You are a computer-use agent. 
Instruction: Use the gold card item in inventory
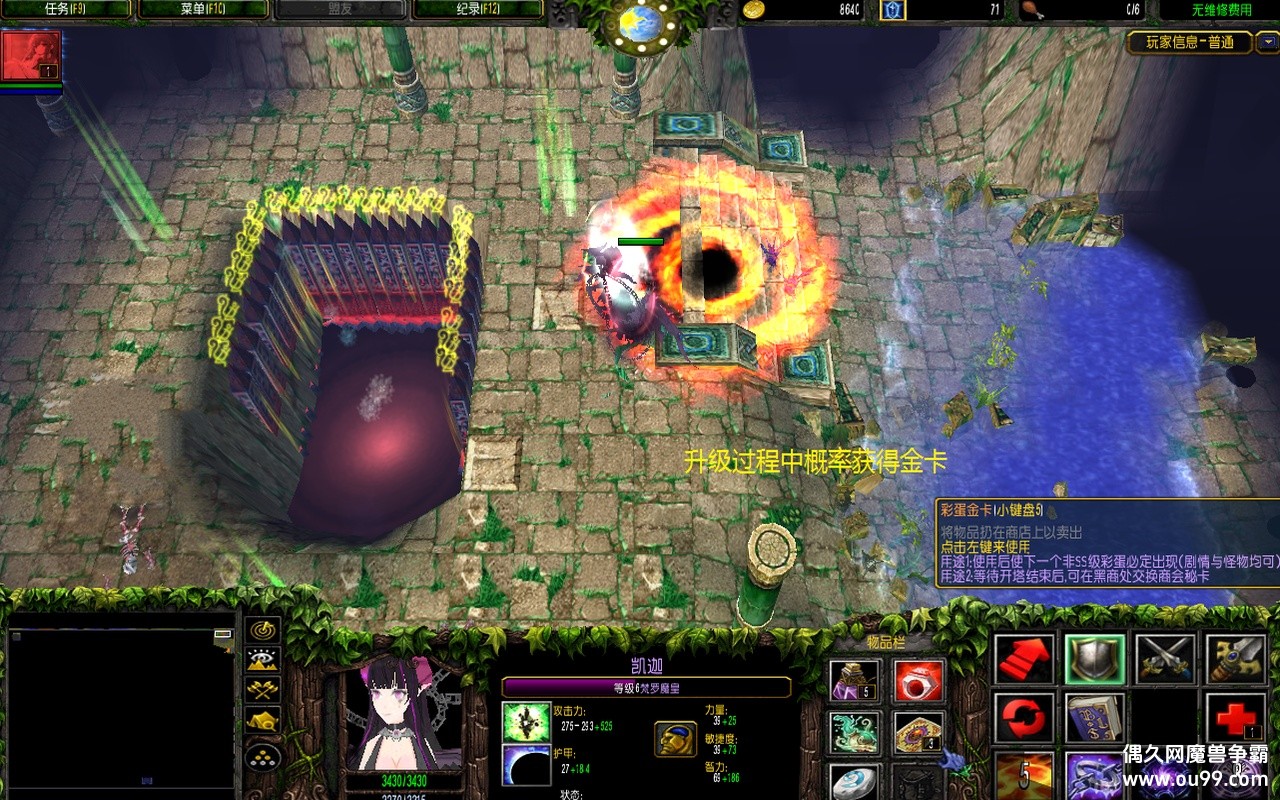click(x=918, y=733)
